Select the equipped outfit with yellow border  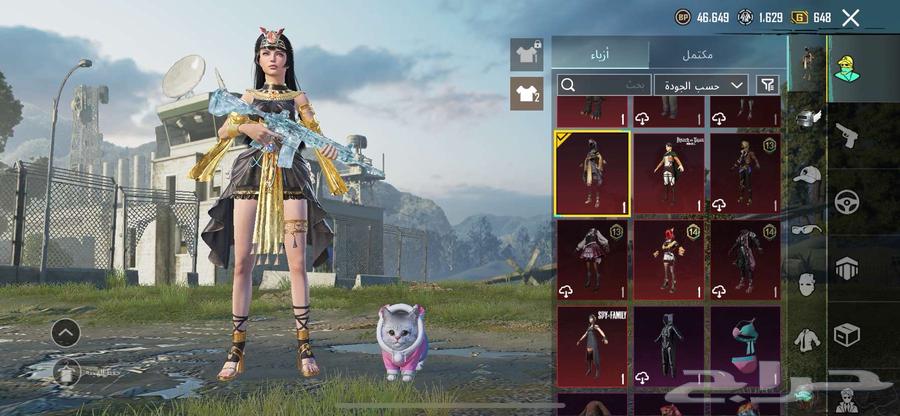592,173
